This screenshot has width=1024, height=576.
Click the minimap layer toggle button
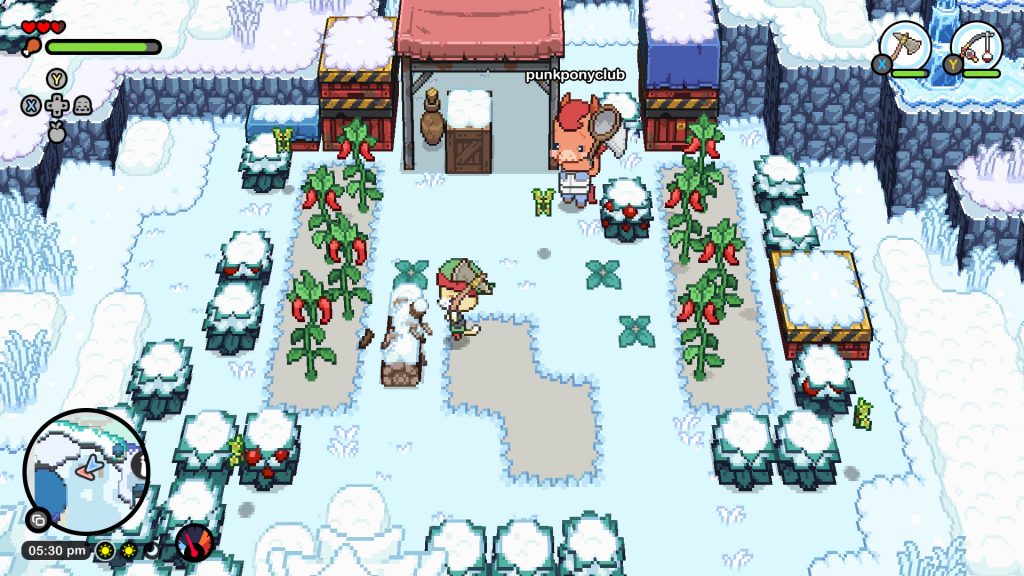[37, 520]
